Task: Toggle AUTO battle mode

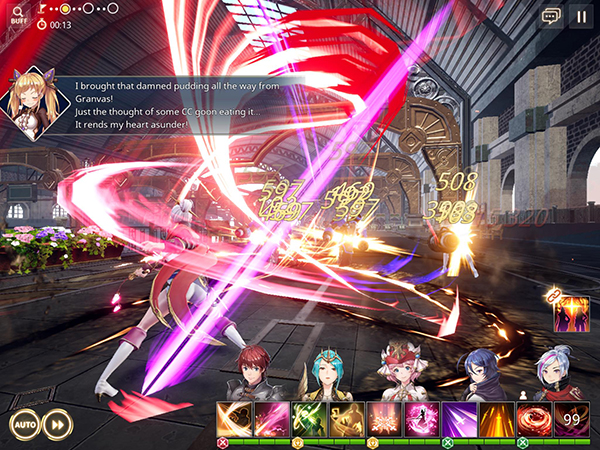Action: 24,423
